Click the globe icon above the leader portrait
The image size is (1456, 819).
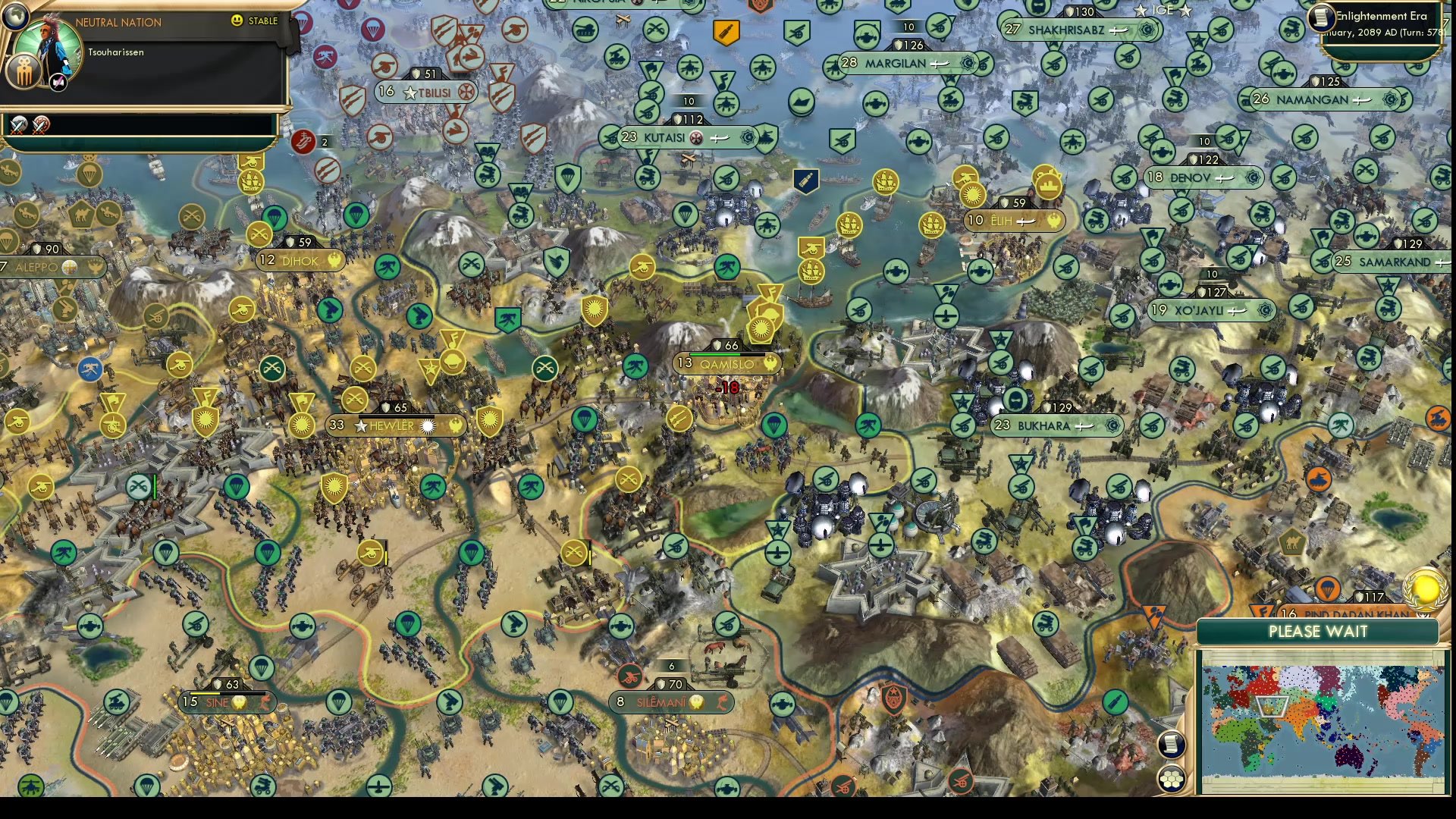[x=17, y=17]
